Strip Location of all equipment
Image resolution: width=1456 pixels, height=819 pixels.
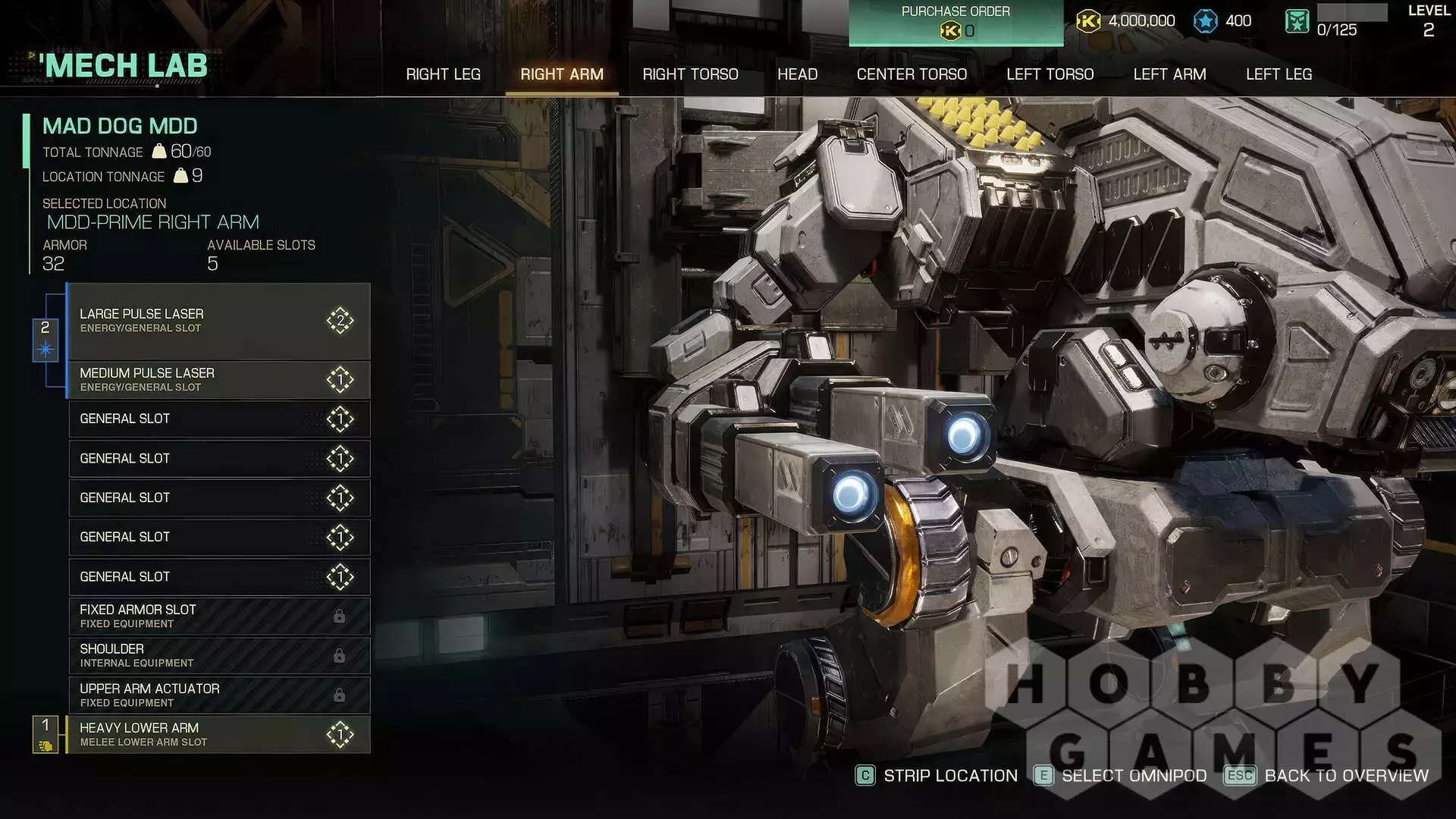click(937, 776)
